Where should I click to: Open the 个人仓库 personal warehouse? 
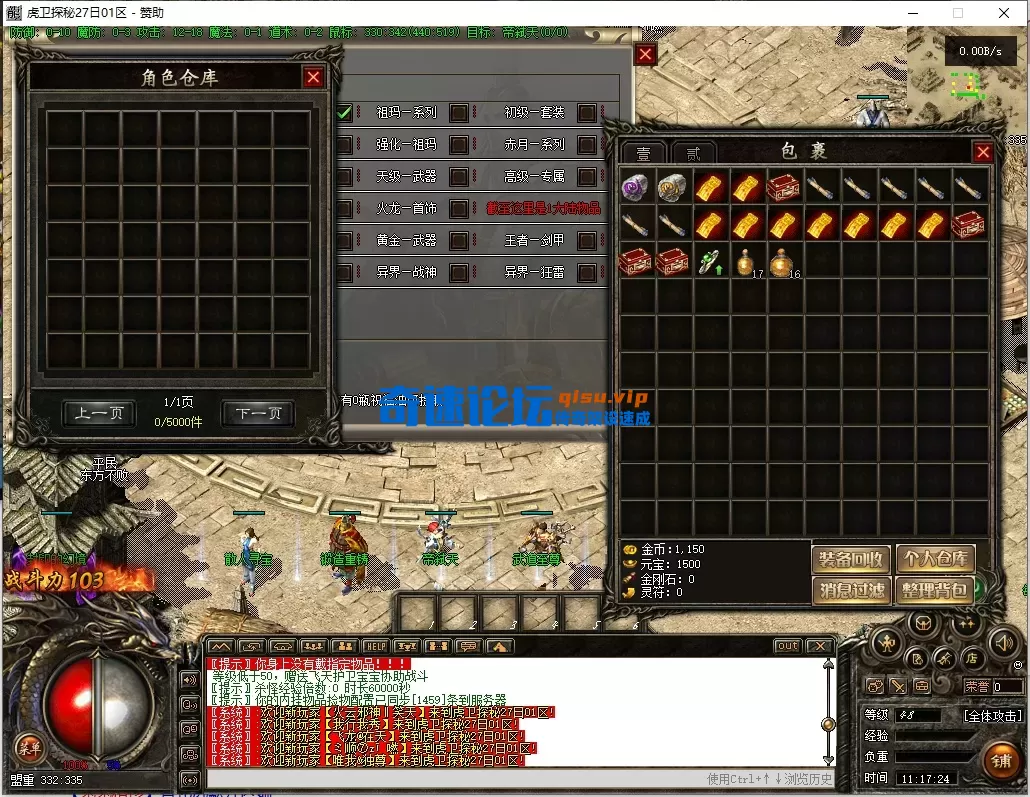coord(934,559)
